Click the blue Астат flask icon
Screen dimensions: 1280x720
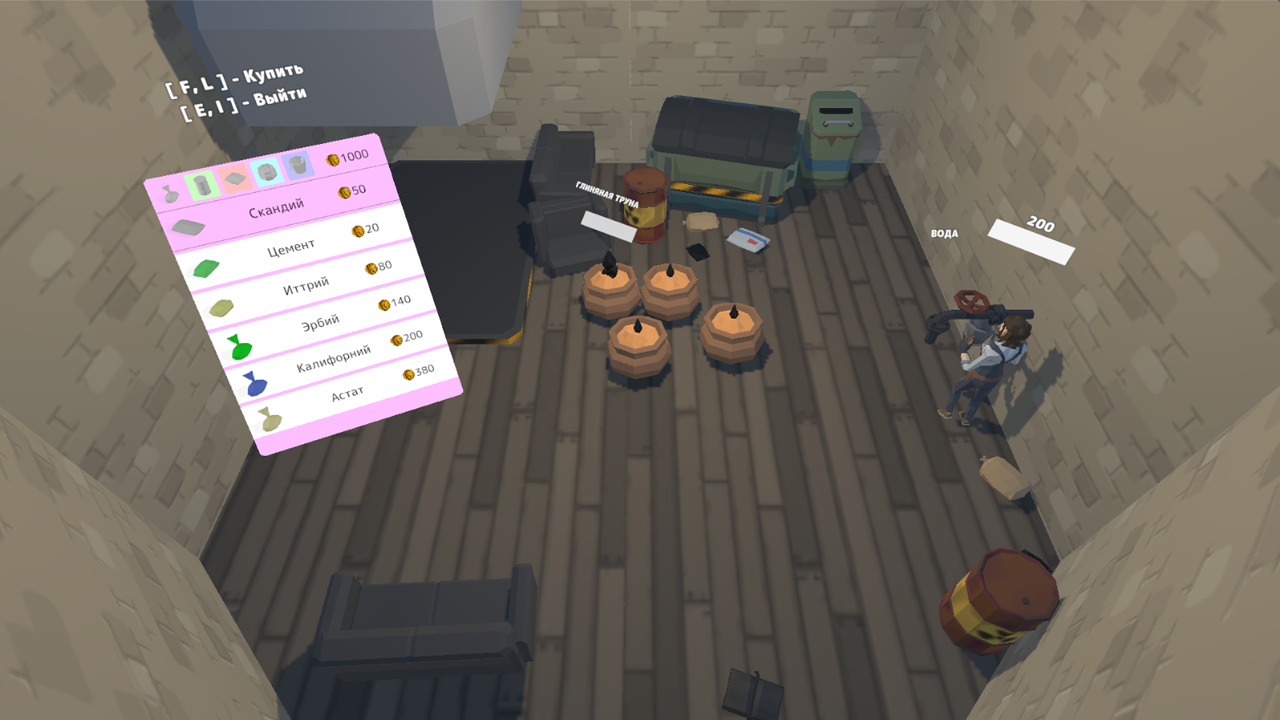pos(255,380)
